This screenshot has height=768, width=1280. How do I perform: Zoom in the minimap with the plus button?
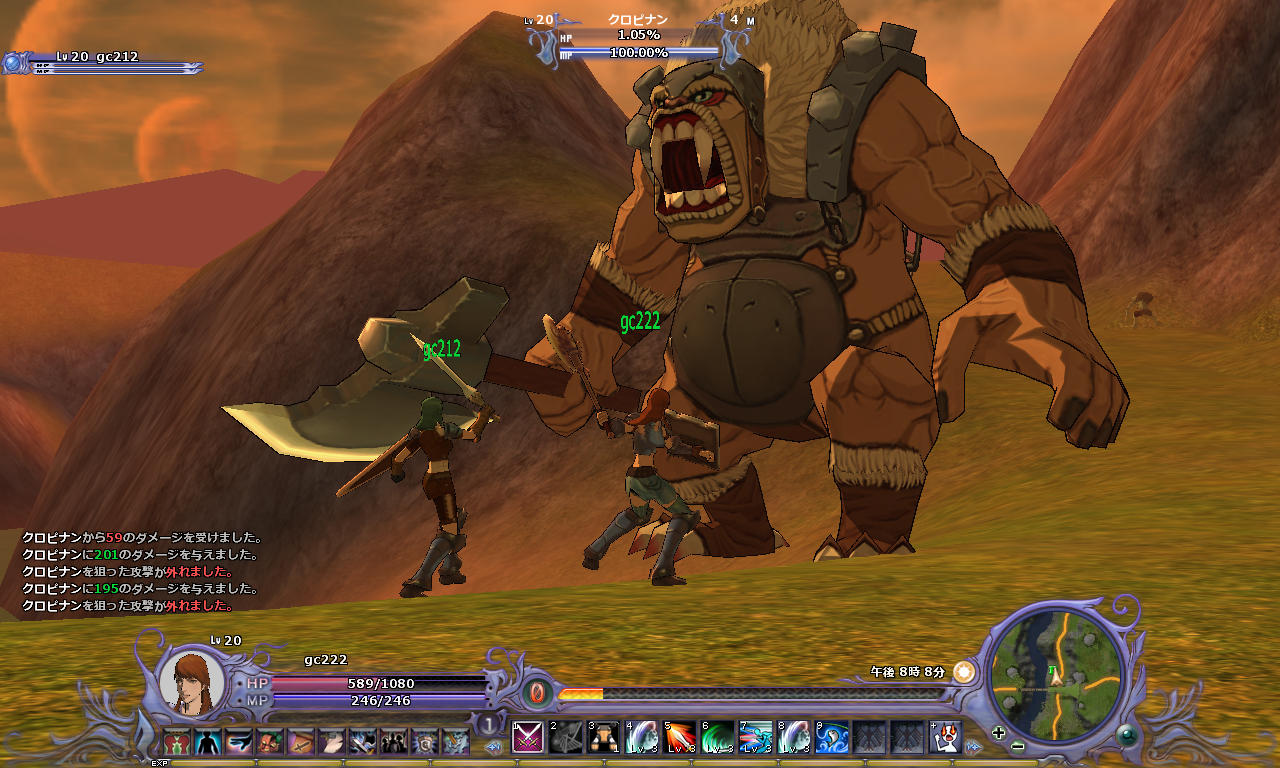pyautogui.click(x=998, y=732)
